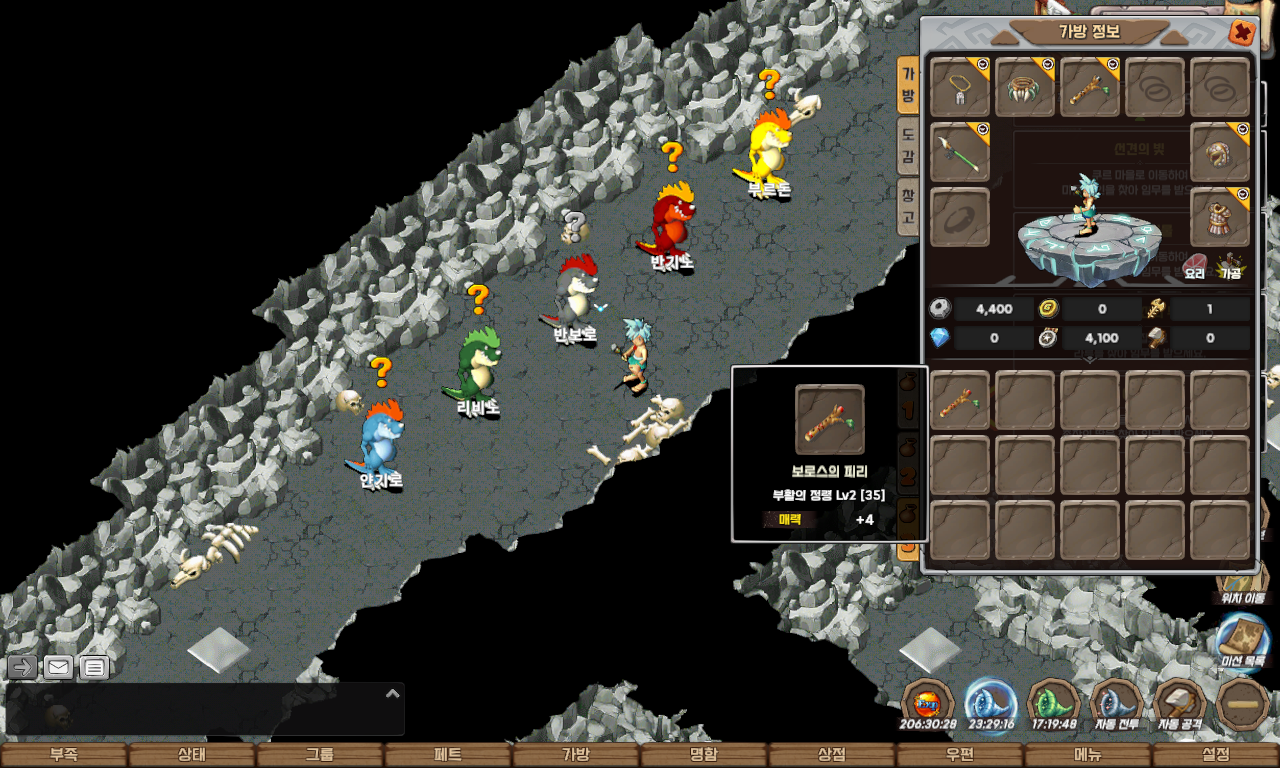Open the 상태 status menu
The width and height of the screenshot is (1280, 768).
(191, 755)
